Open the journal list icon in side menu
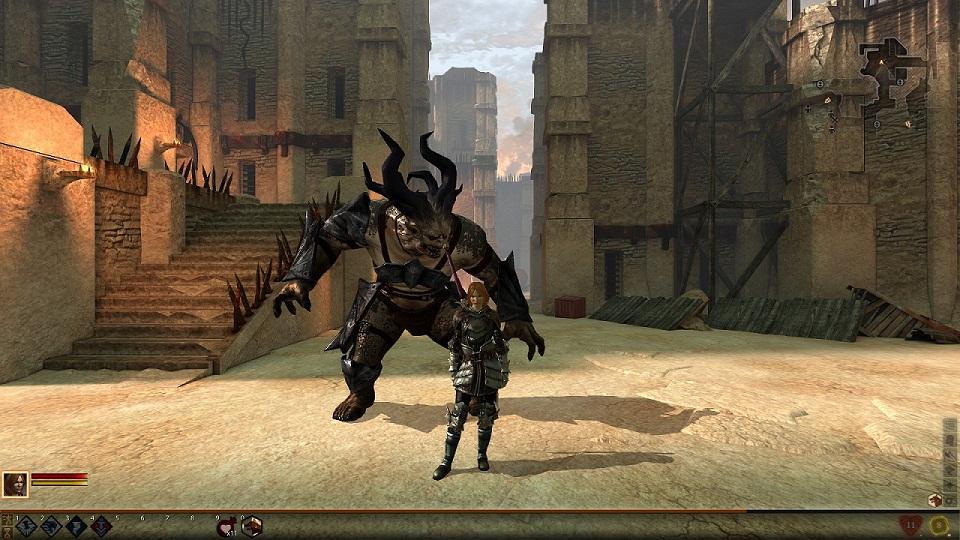The width and height of the screenshot is (960, 540). click(x=950, y=424)
